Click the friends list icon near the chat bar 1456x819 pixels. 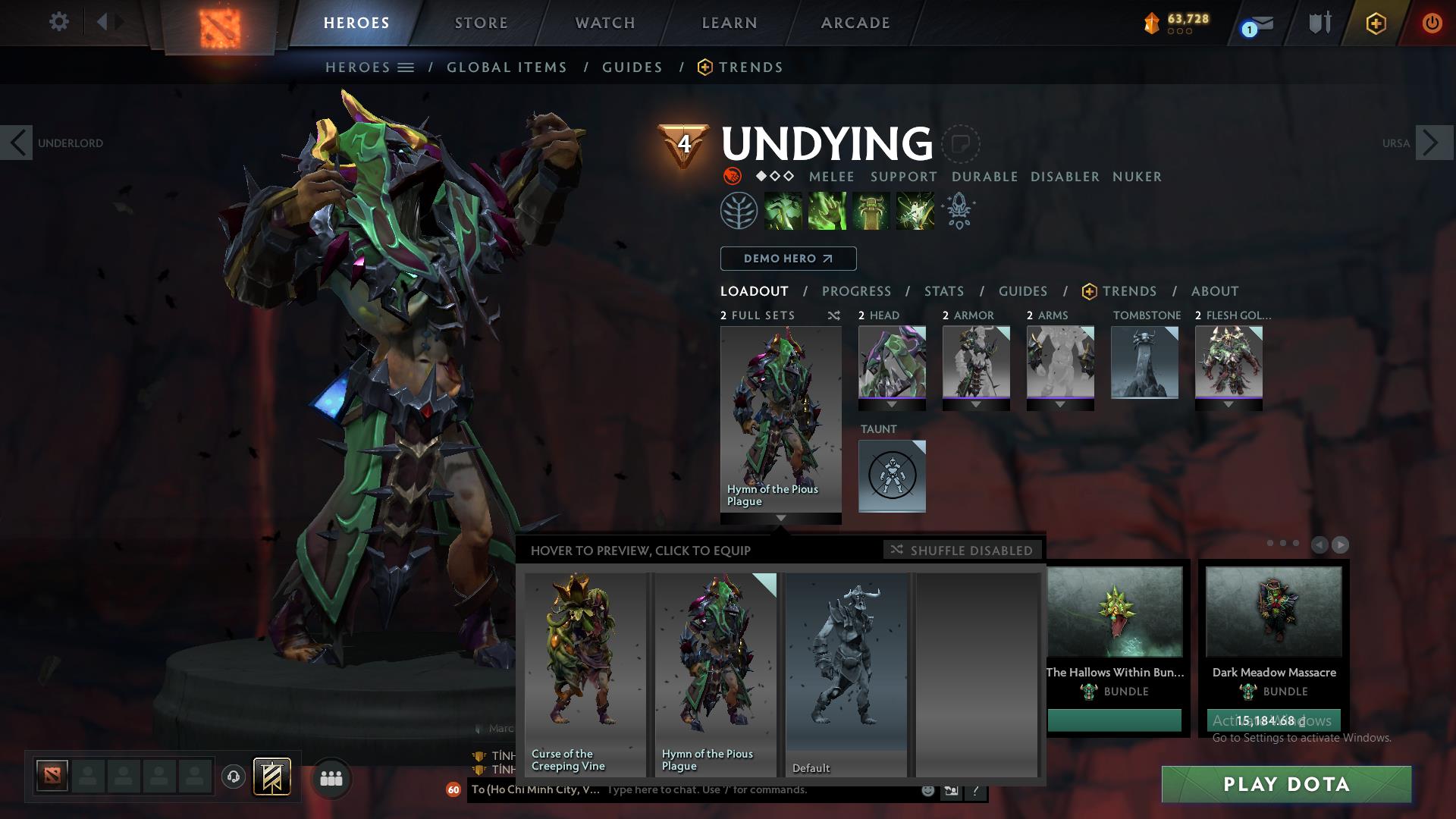tap(331, 778)
